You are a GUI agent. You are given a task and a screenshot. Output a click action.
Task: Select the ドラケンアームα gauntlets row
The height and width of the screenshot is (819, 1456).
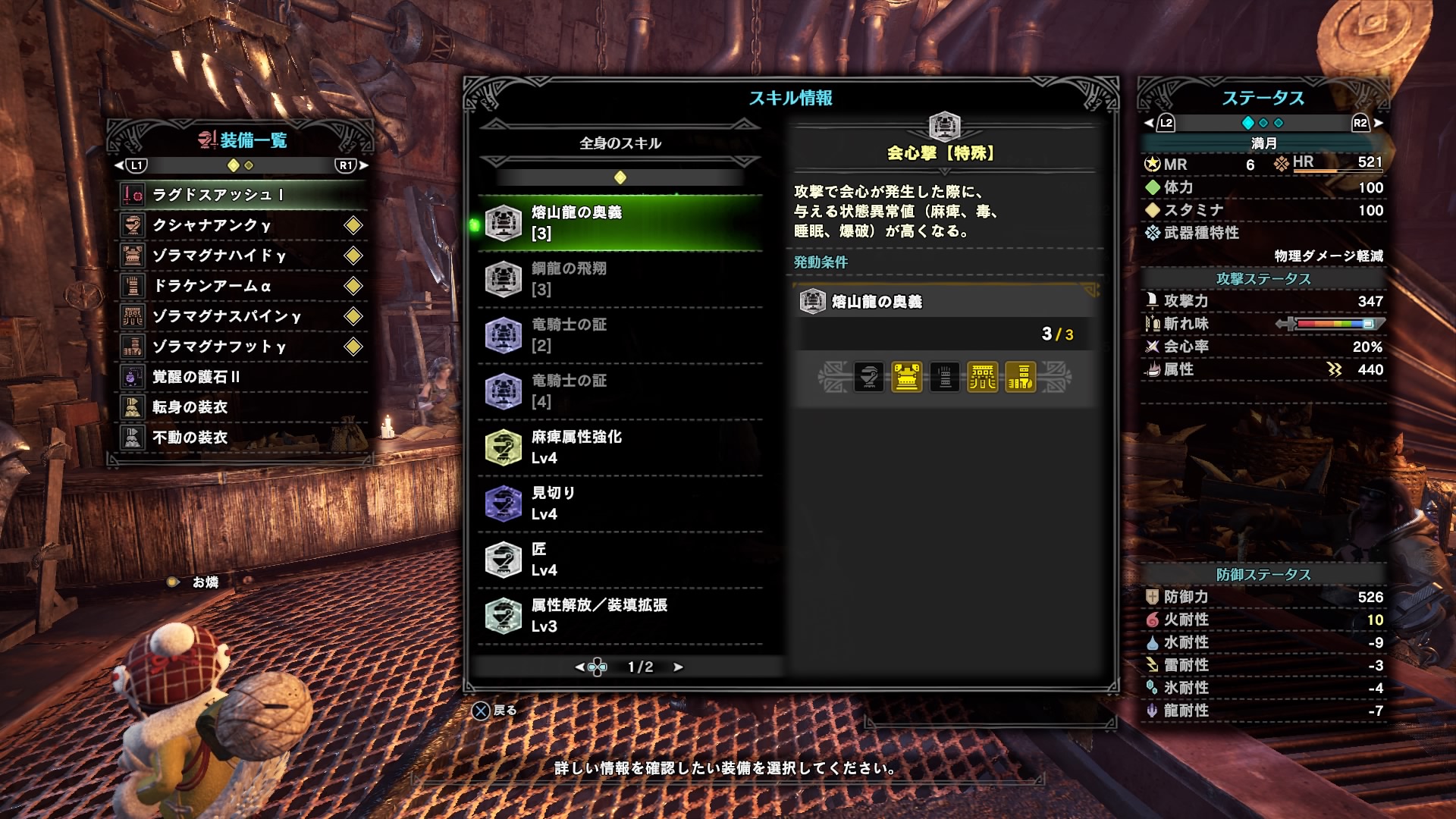point(241,286)
